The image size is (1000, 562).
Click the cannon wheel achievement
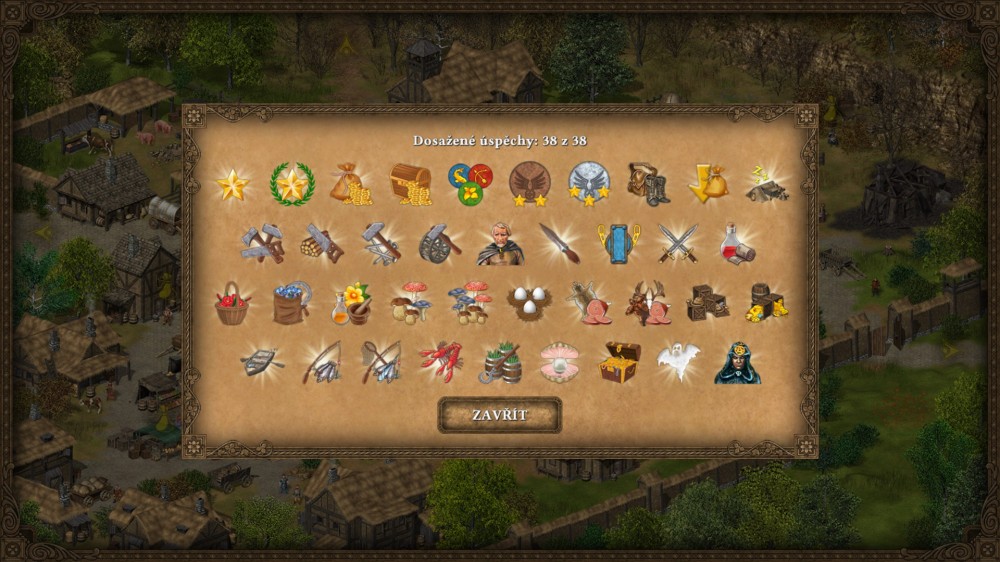[x=440, y=243]
